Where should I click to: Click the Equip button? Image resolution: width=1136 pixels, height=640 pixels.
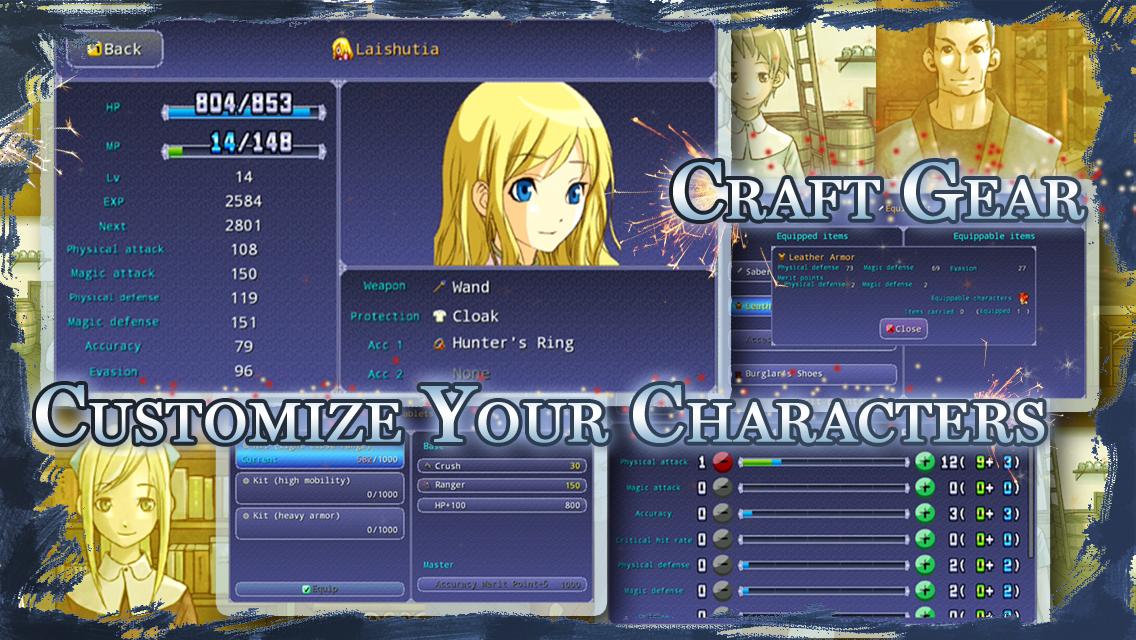[x=319, y=589]
